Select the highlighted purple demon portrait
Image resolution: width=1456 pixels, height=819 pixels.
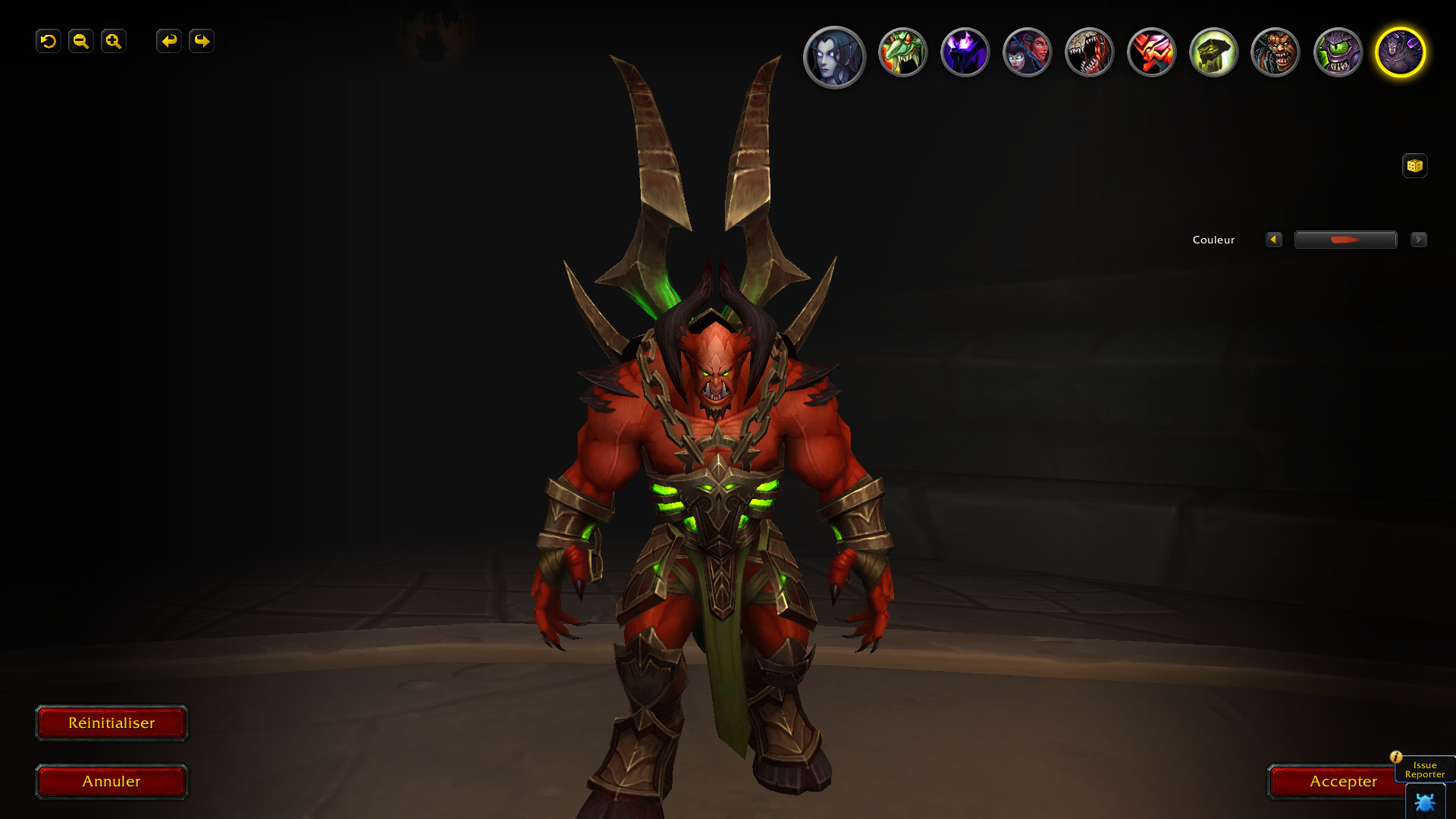click(x=1400, y=53)
